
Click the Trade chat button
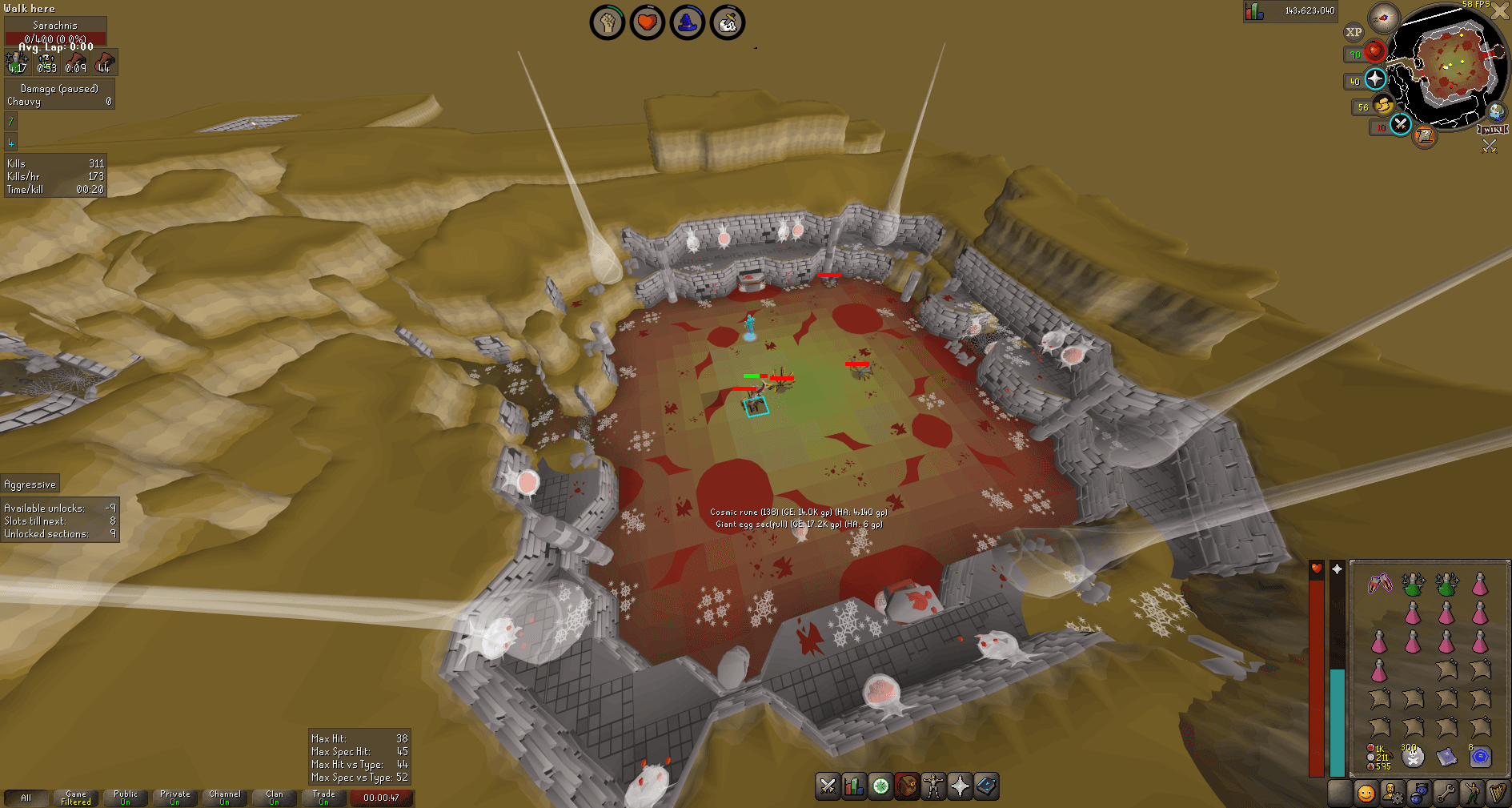click(324, 798)
